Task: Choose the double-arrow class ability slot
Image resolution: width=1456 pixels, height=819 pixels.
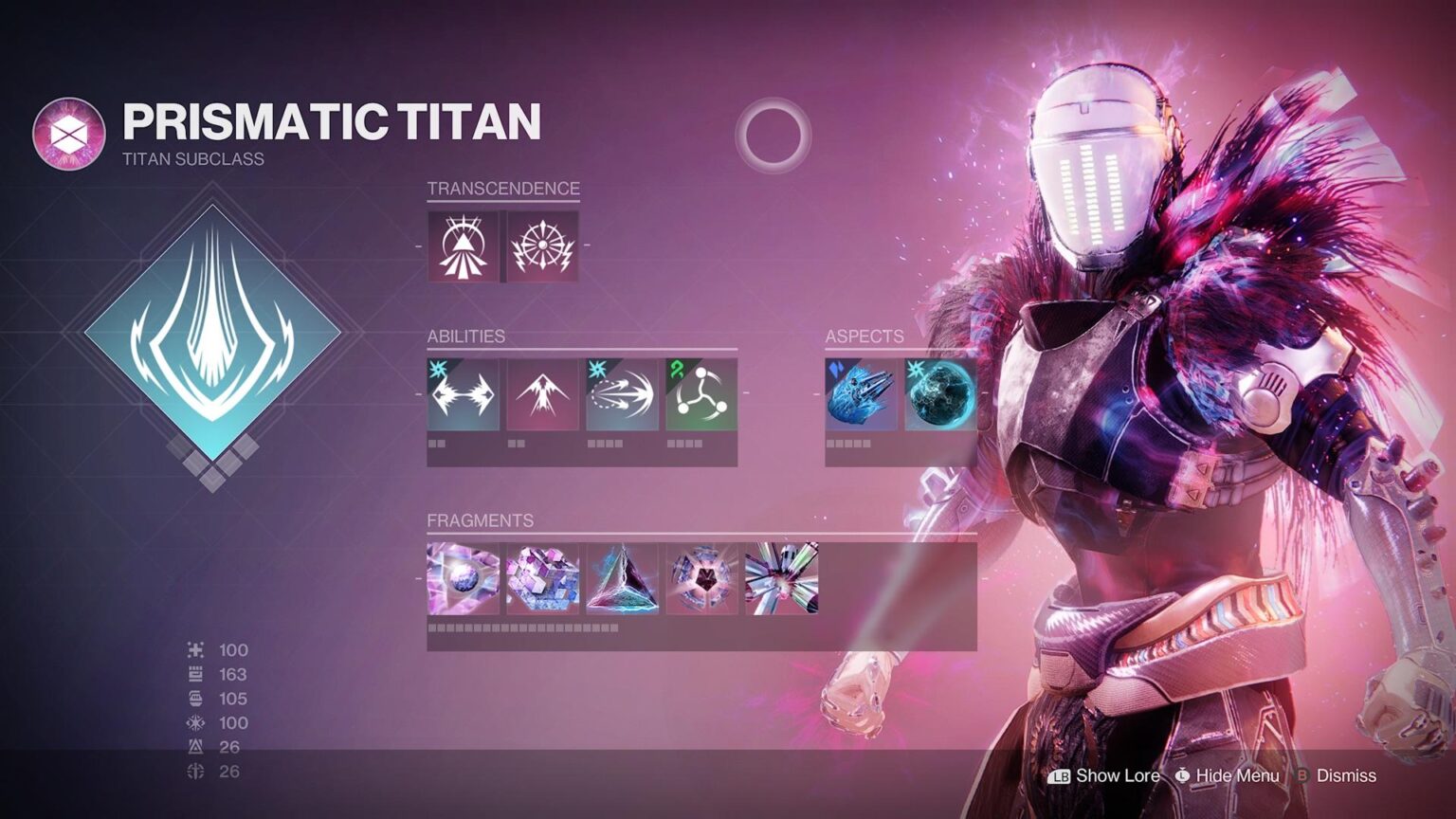Action: click(x=463, y=394)
